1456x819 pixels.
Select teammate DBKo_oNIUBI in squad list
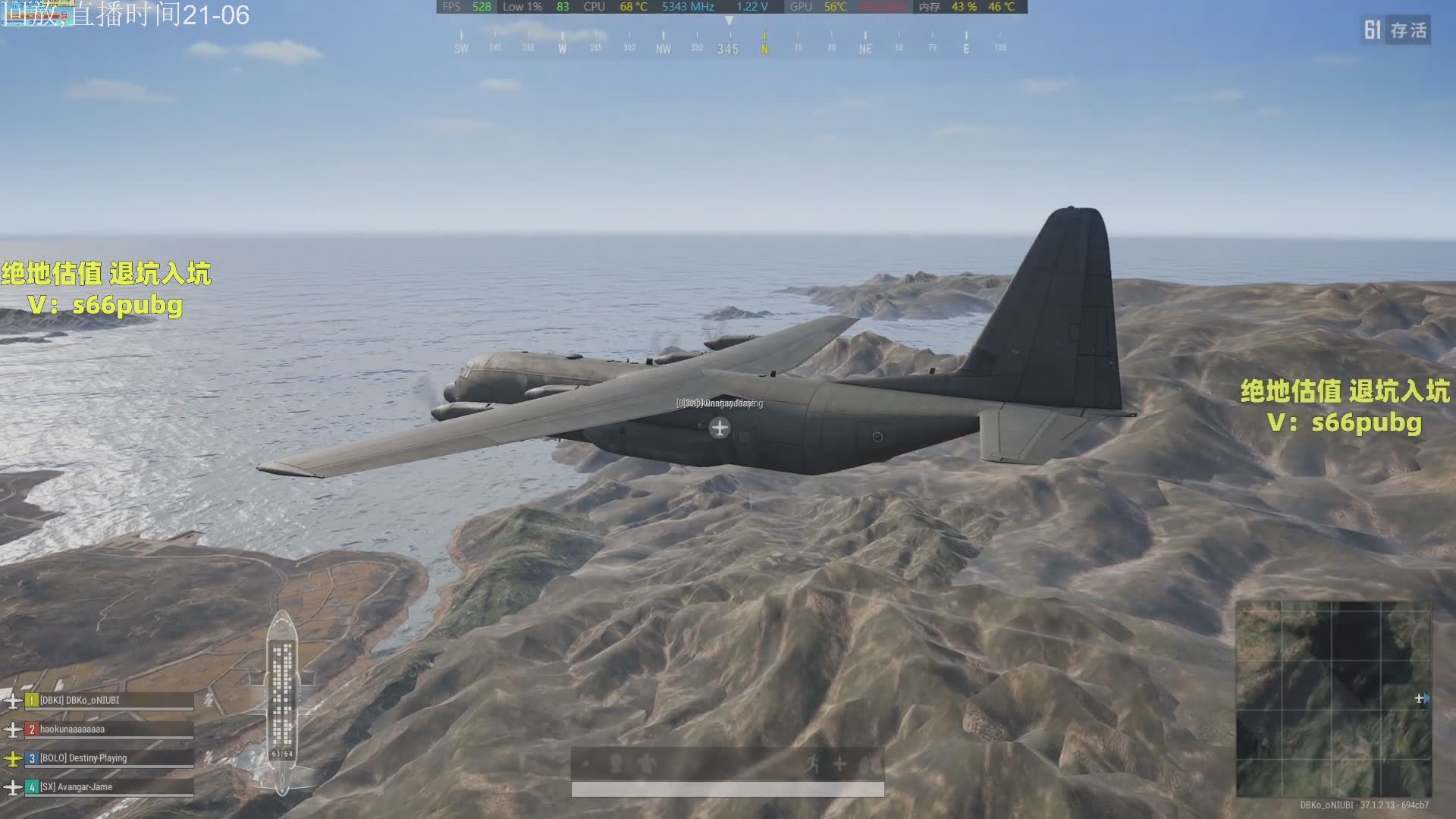point(108,701)
